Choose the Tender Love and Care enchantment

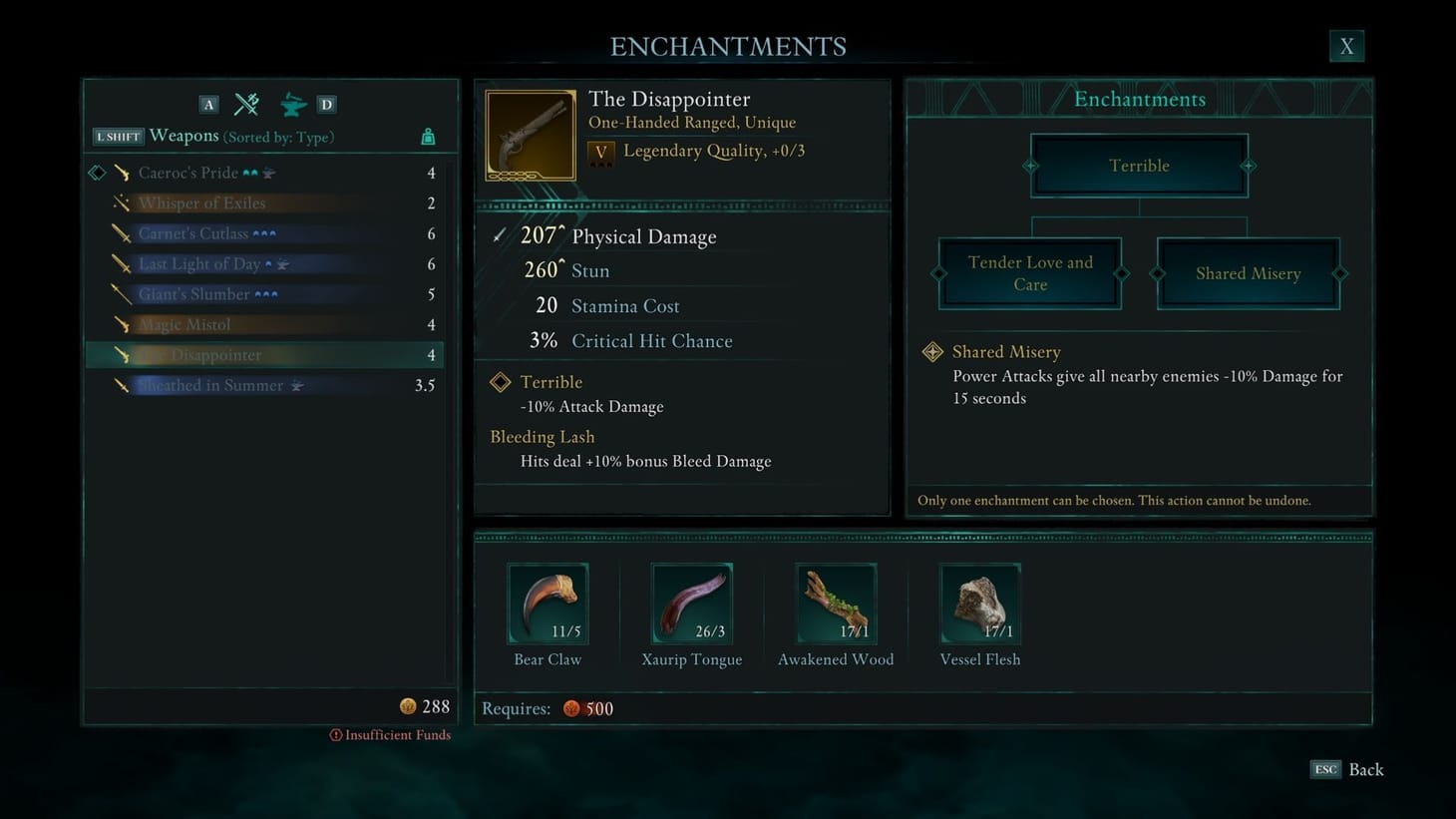1029,272
